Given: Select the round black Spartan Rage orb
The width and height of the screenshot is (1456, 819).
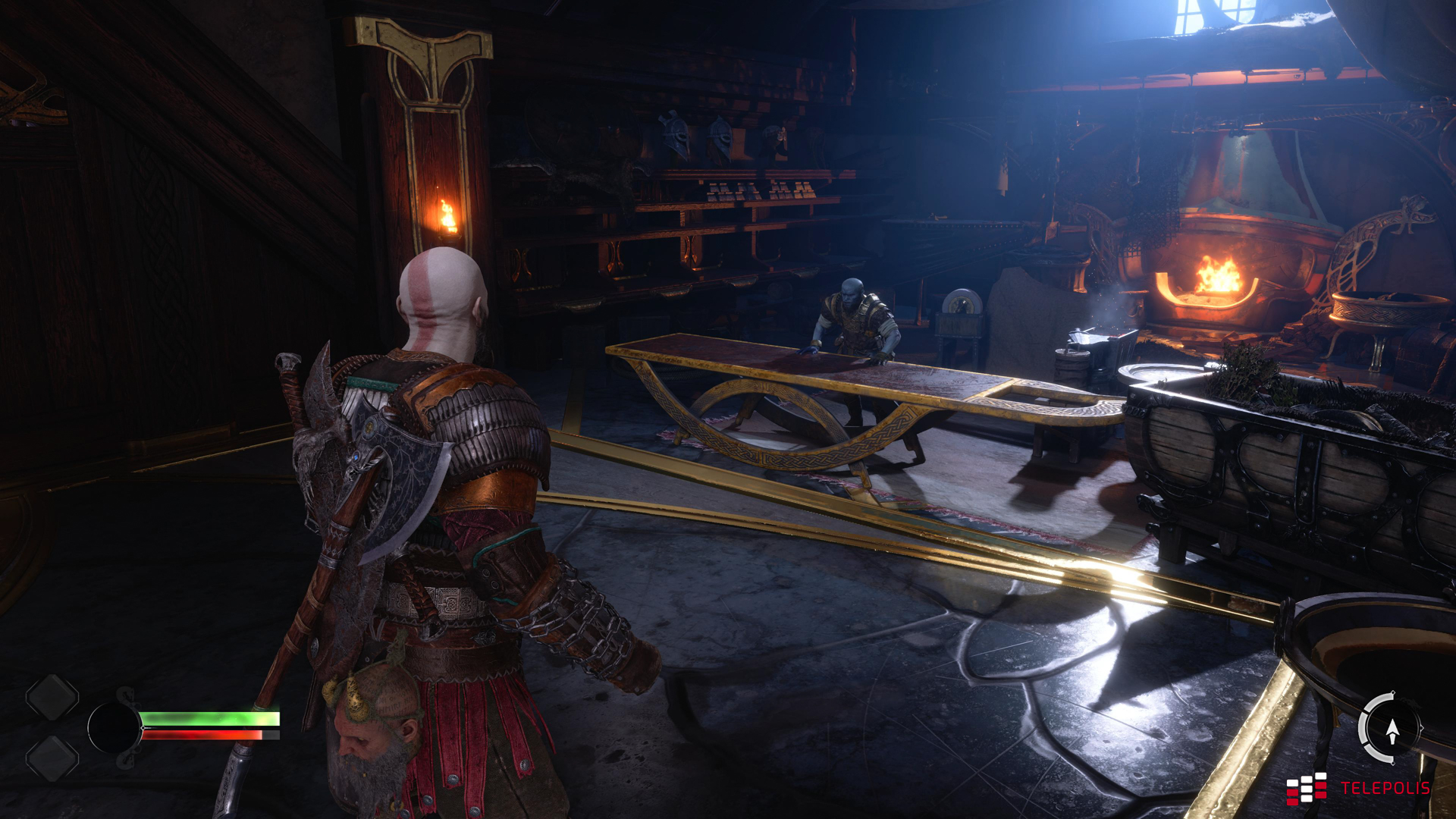Looking at the screenshot, I should pyautogui.click(x=114, y=727).
